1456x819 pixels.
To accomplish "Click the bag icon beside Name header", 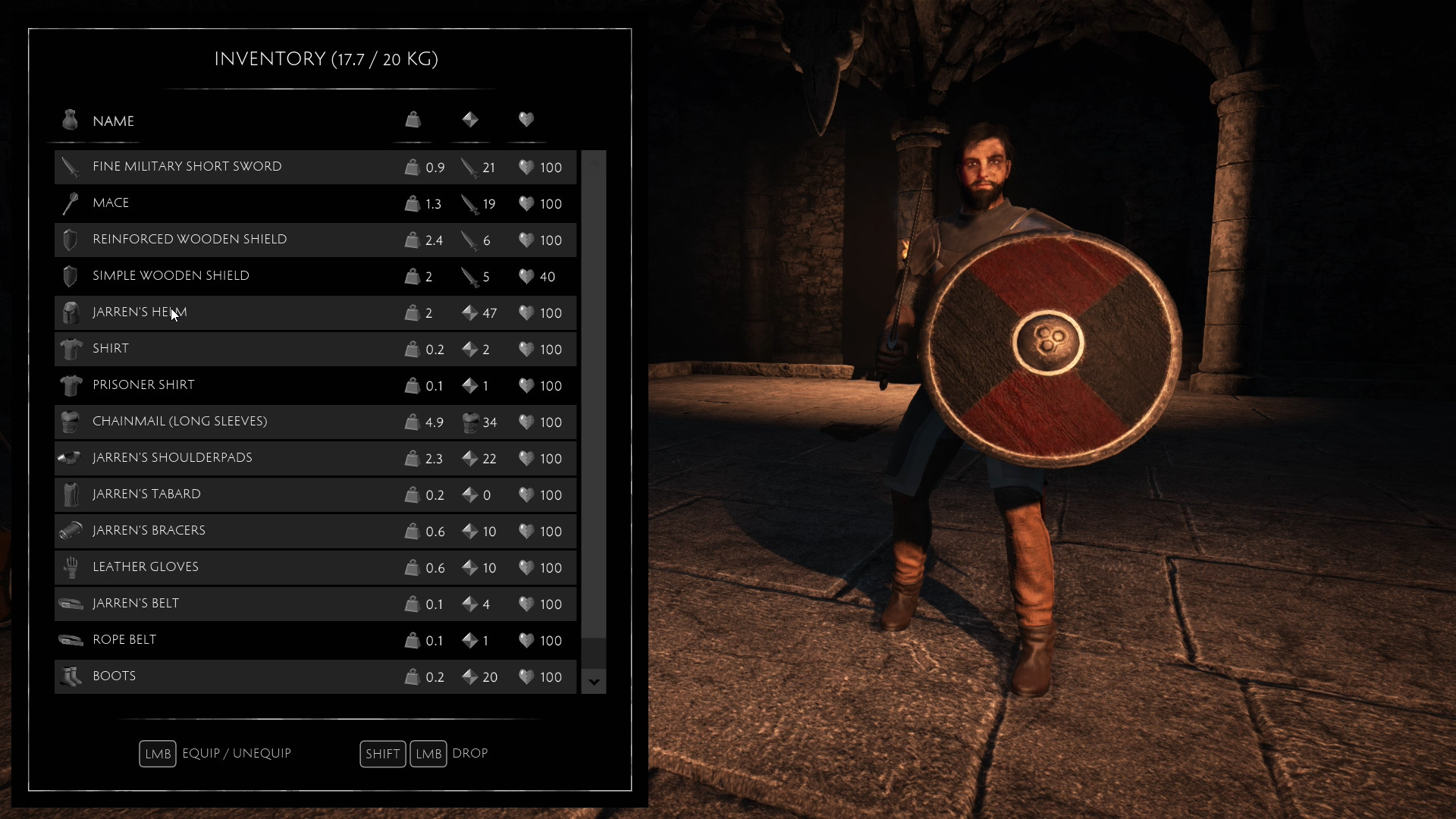I will [x=69, y=120].
